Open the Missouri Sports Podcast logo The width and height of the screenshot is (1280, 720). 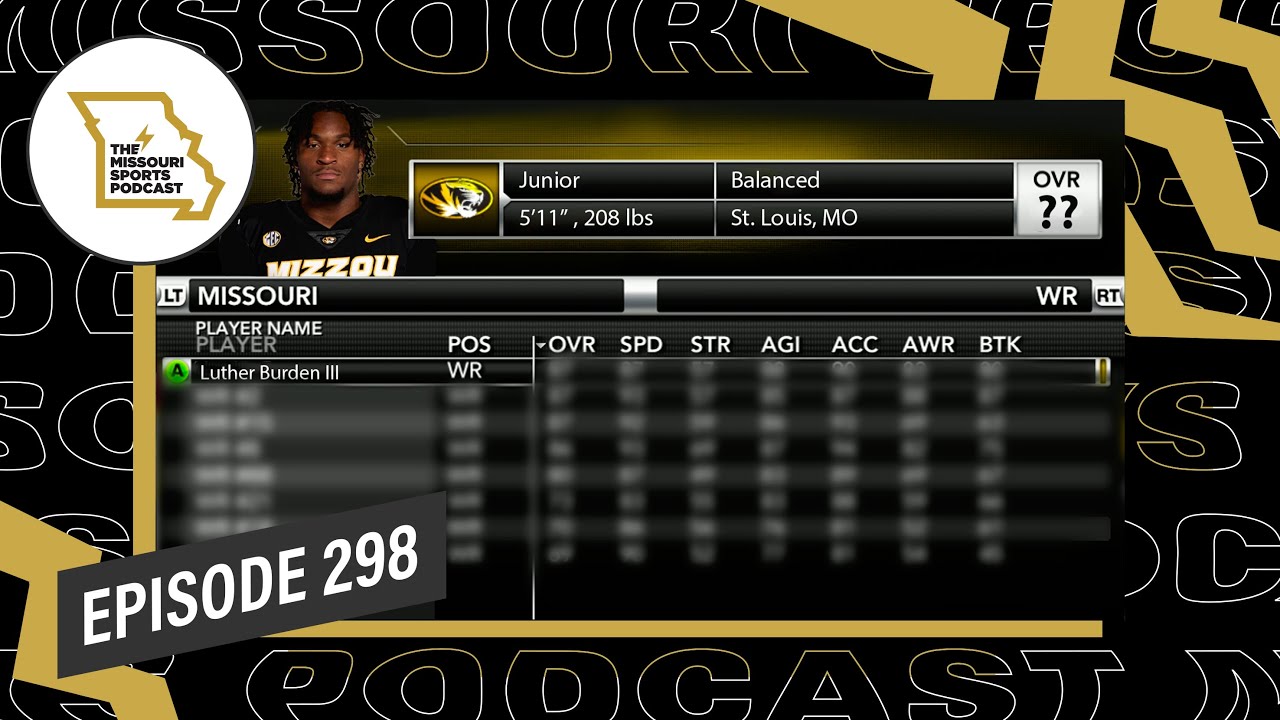pyautogui.click(x=140, y=150)
